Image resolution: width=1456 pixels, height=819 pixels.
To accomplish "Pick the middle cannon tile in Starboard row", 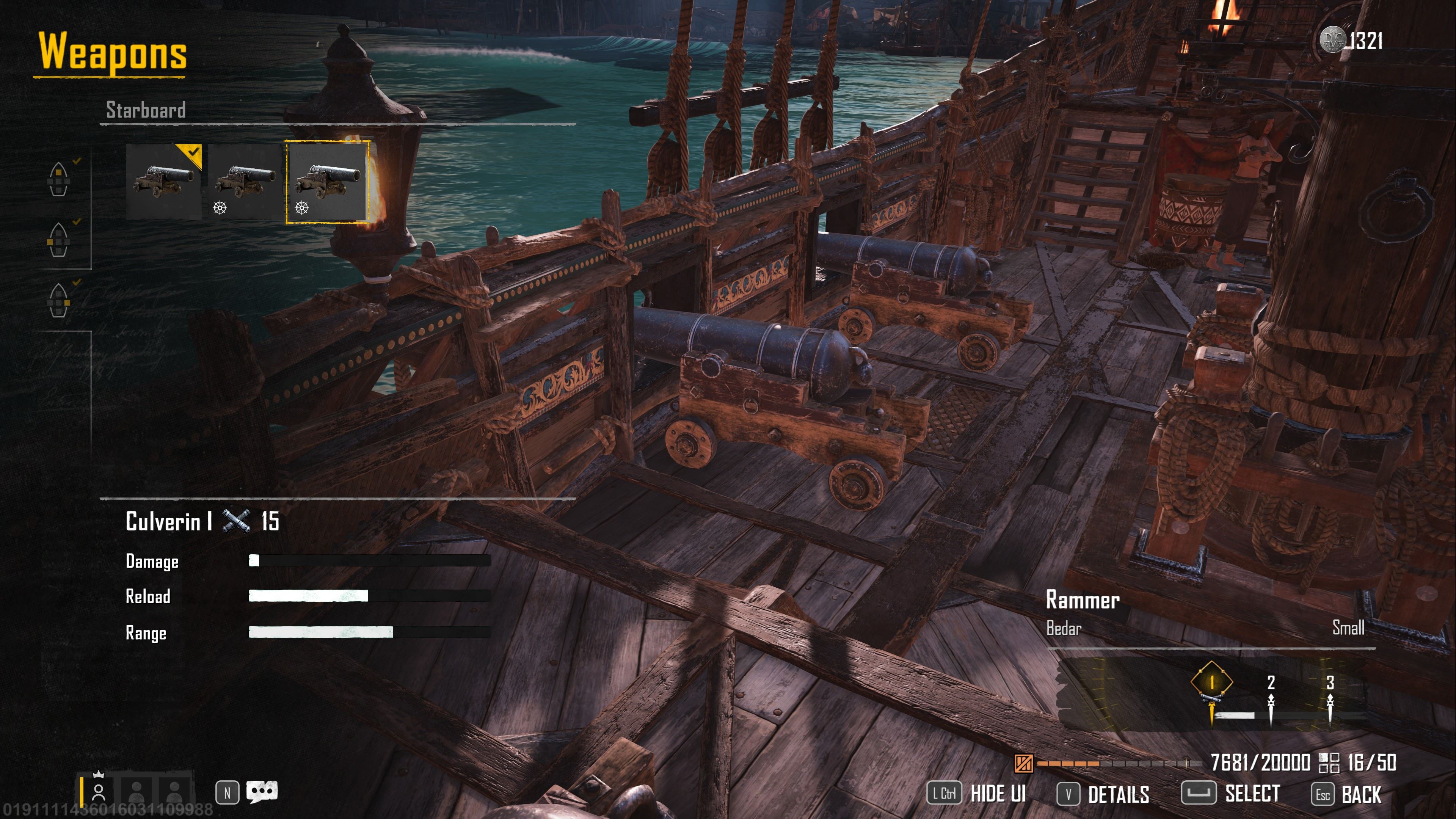I will (x=245, y=181).
